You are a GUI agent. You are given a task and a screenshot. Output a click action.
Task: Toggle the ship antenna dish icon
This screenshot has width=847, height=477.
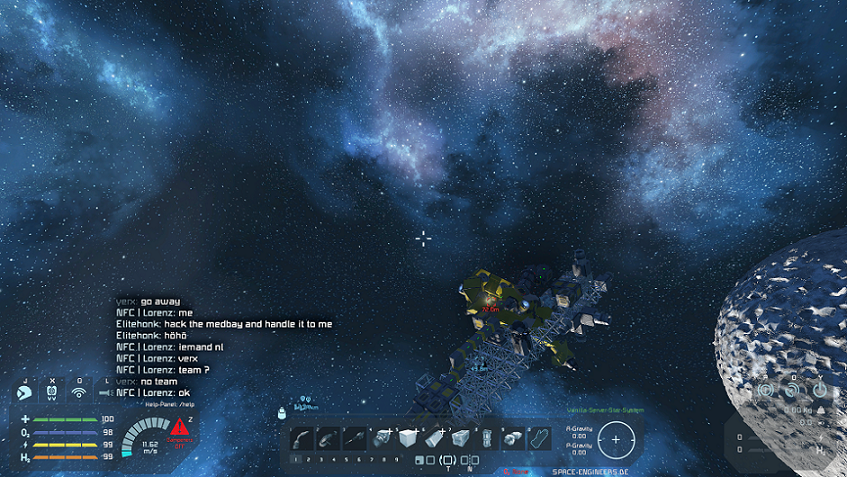793,389
